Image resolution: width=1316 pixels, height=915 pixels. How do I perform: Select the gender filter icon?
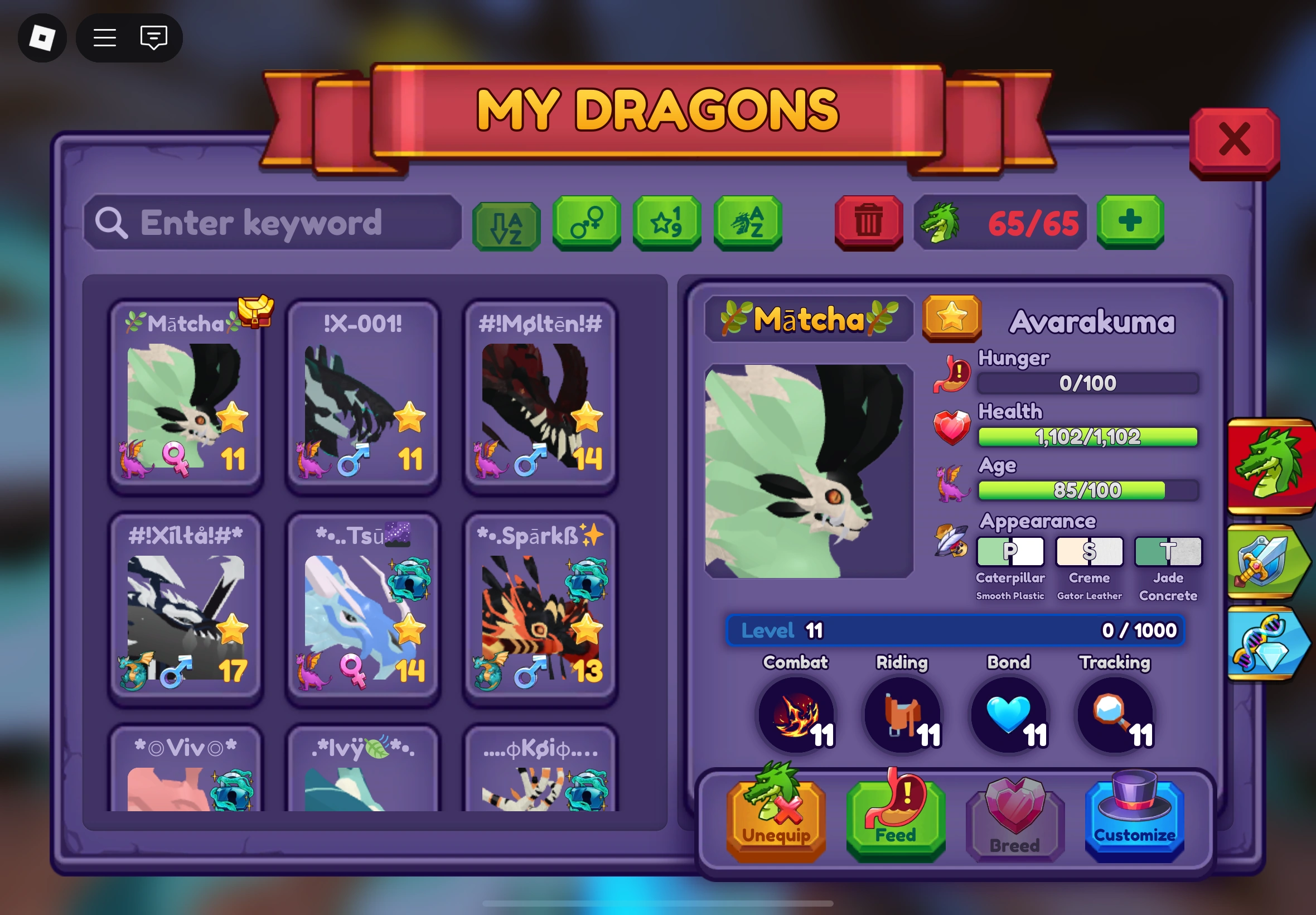(x=586, y=224)
